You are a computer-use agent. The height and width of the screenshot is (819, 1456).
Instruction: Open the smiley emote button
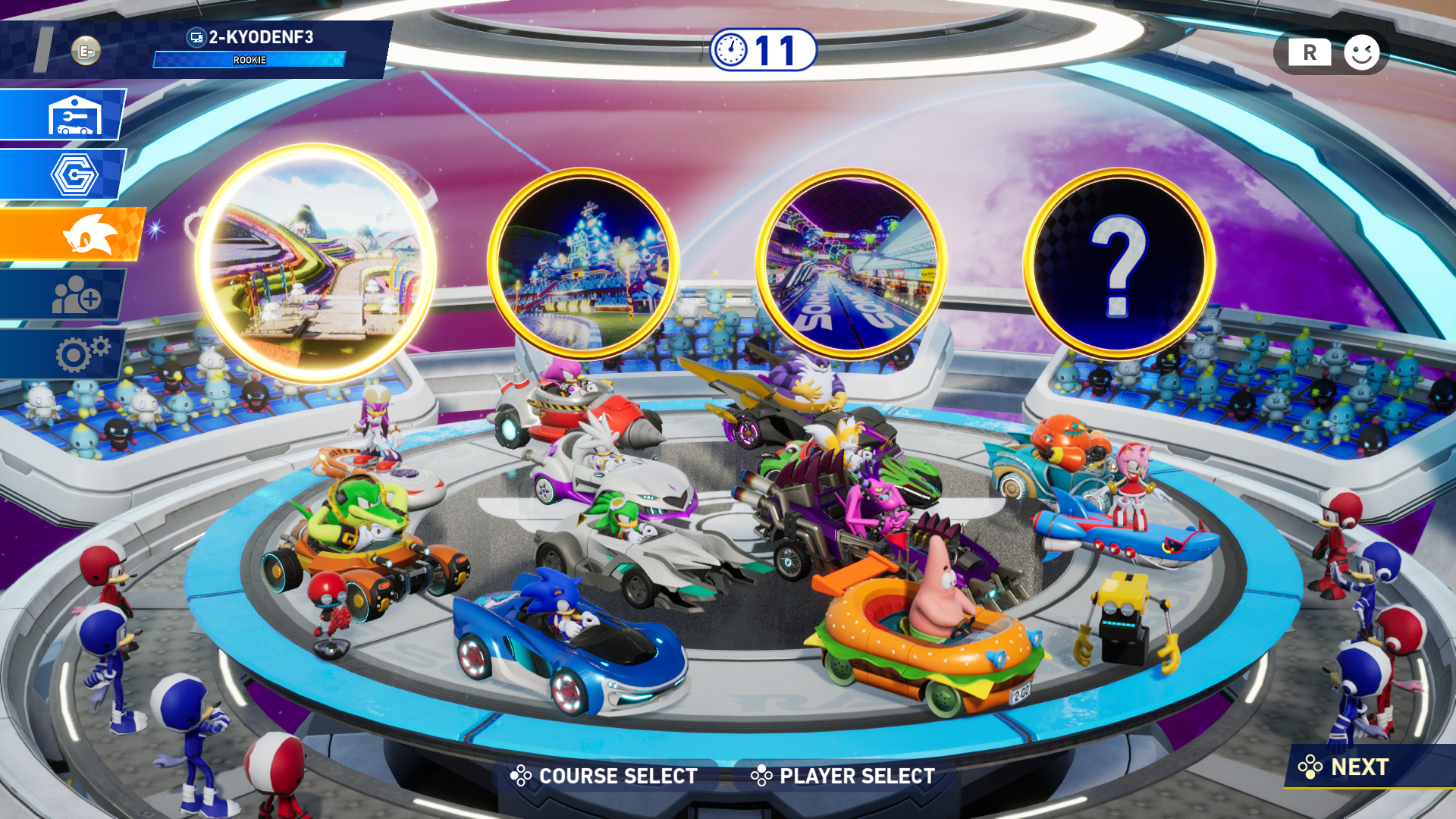pos(1361,53)
